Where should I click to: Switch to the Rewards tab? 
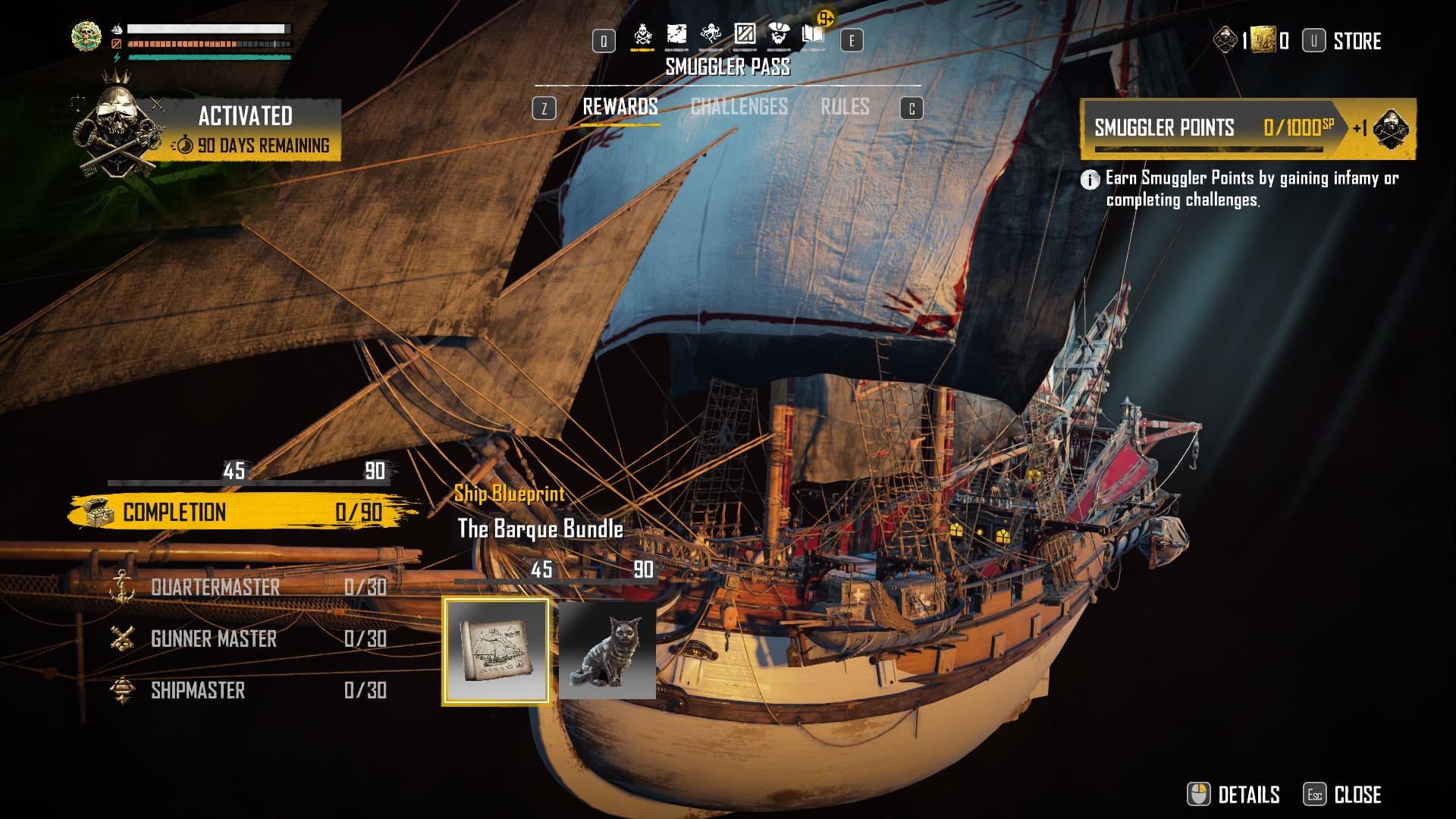pos(620,107)
